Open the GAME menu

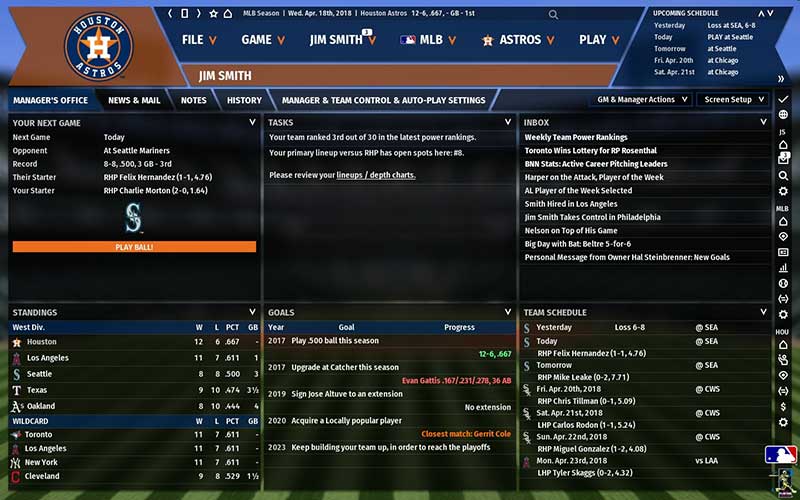coord(263,40)
